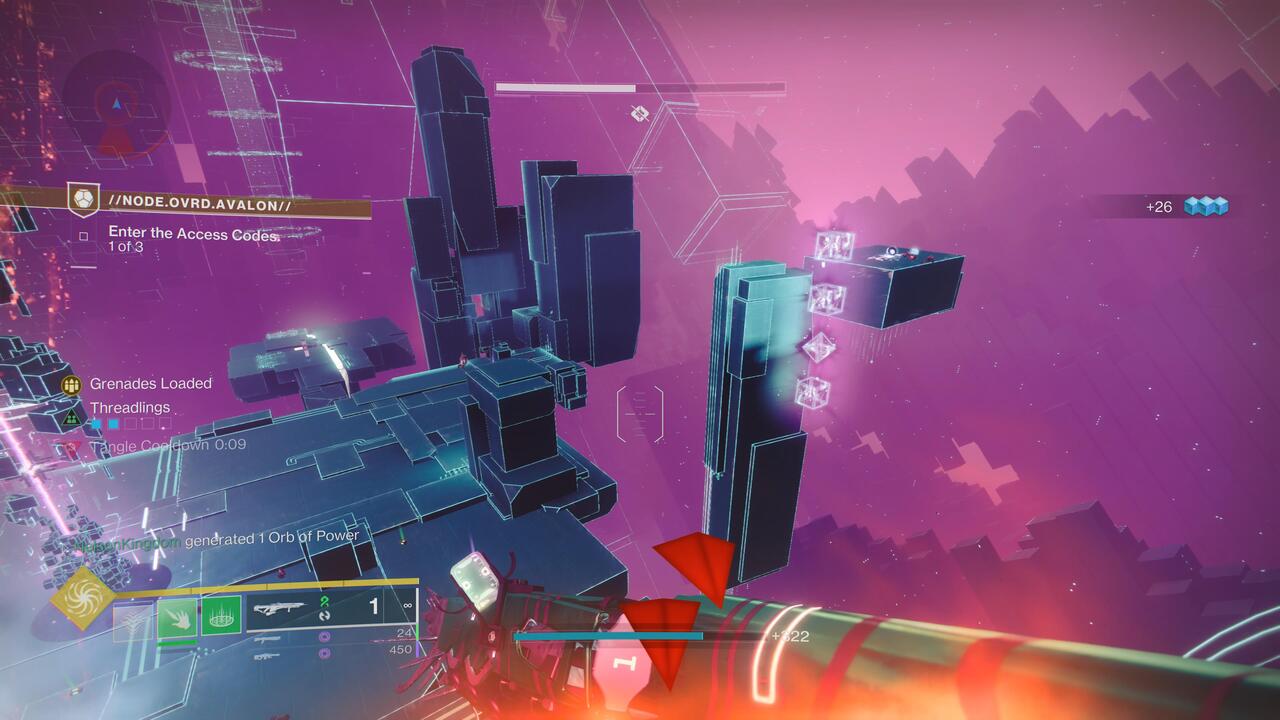Select the grenade ability icon
This screenshot has width=1280, height=720.
(221, 617)
